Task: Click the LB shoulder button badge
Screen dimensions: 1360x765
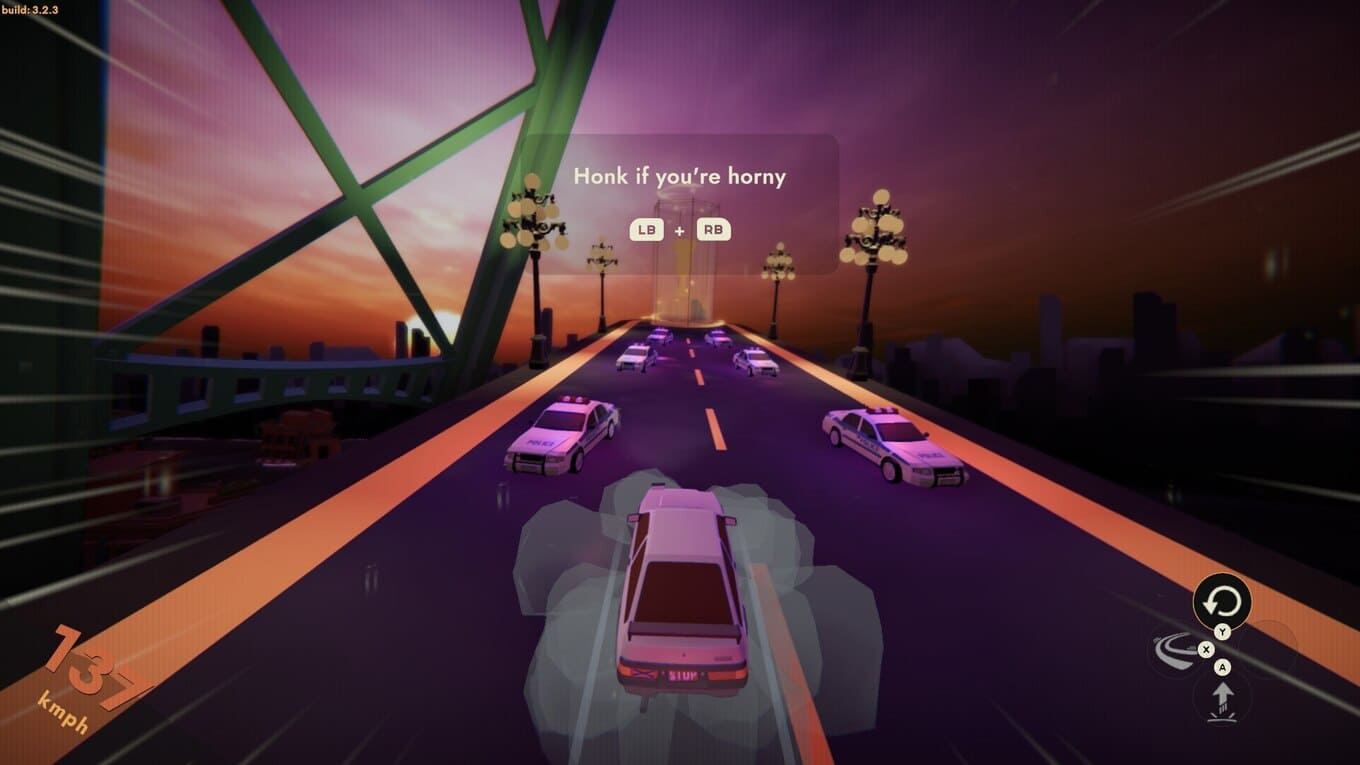Action: point(646,229)
